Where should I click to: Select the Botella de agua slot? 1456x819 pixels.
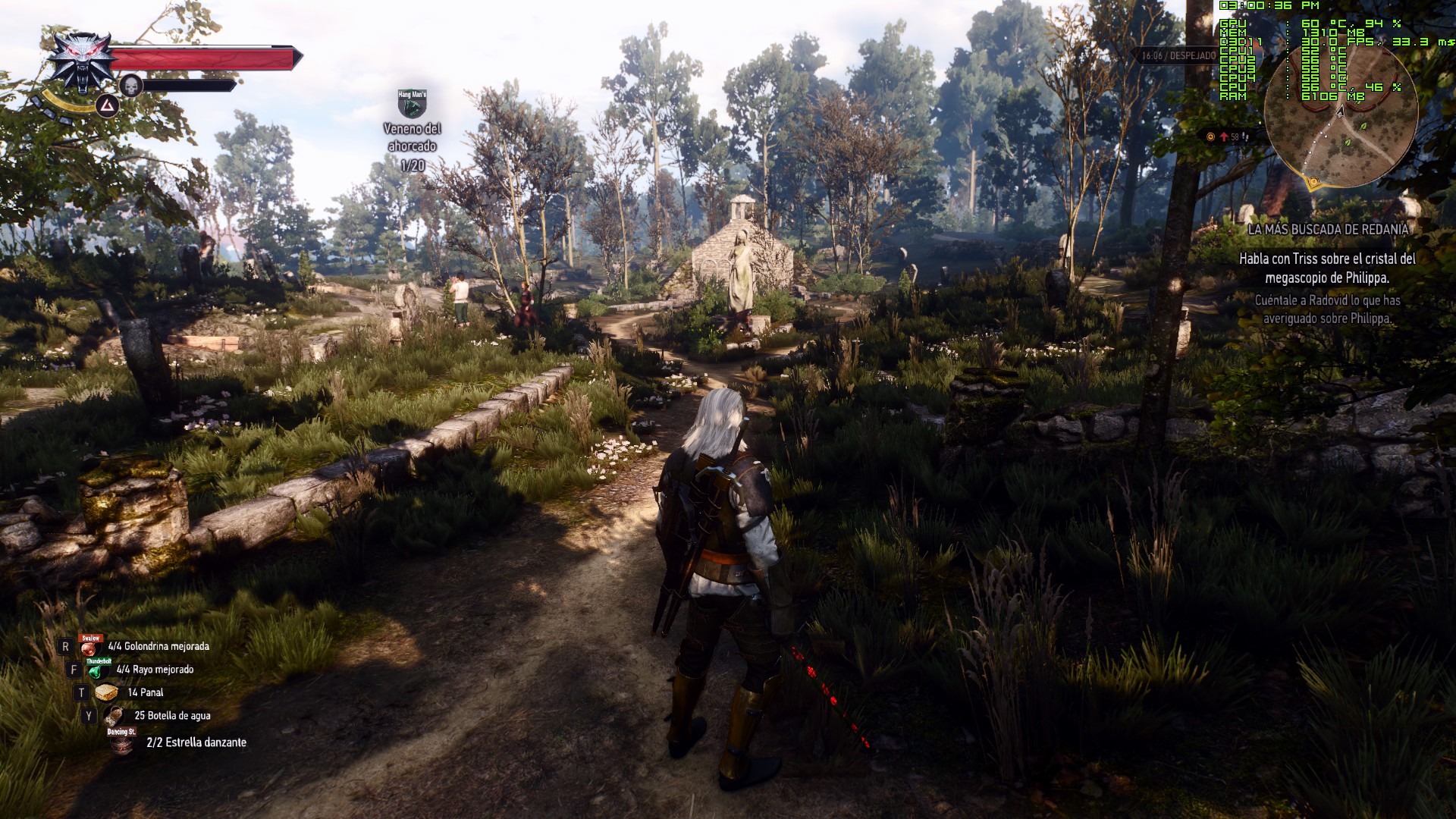115,716
